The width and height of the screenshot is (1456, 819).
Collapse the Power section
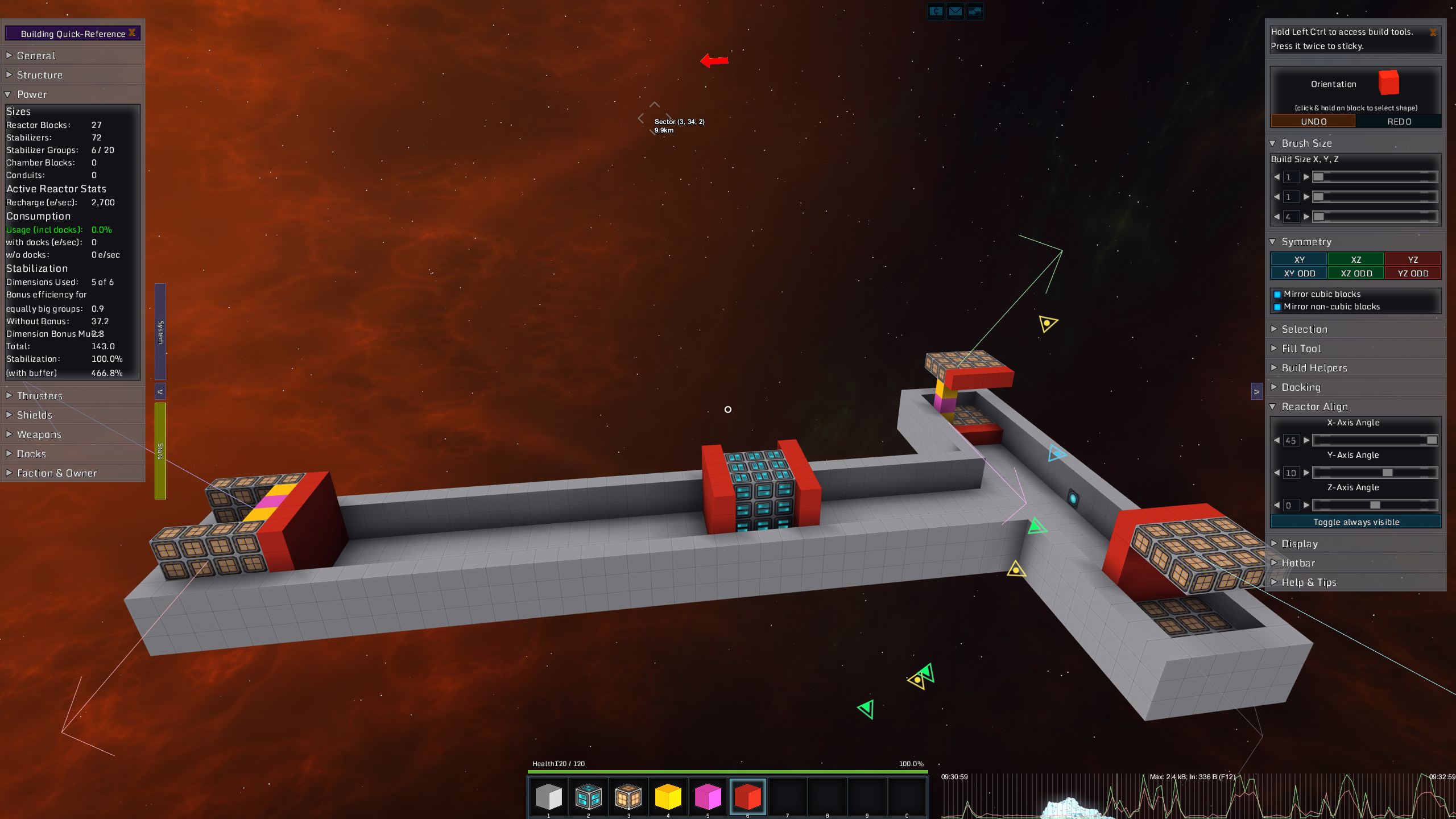tap(32, 94)
